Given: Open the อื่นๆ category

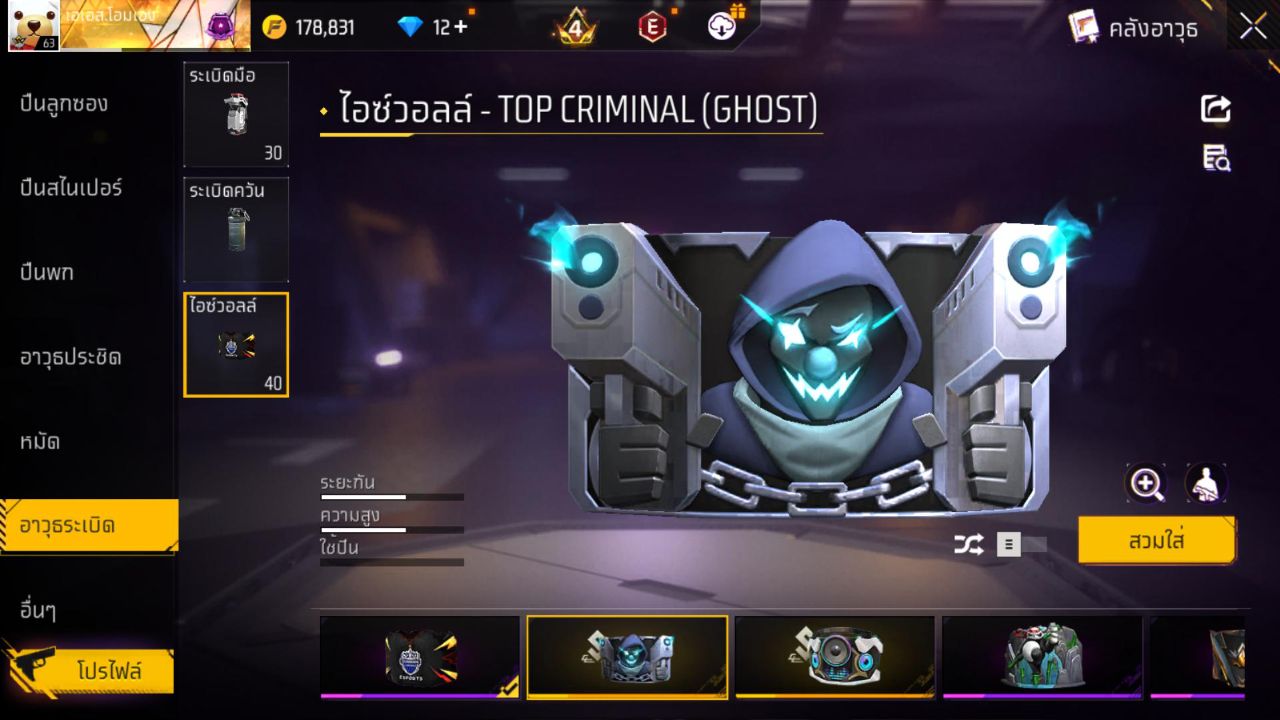Looking at the screenshot, I should pyautogui.click(x=38, y=610).
